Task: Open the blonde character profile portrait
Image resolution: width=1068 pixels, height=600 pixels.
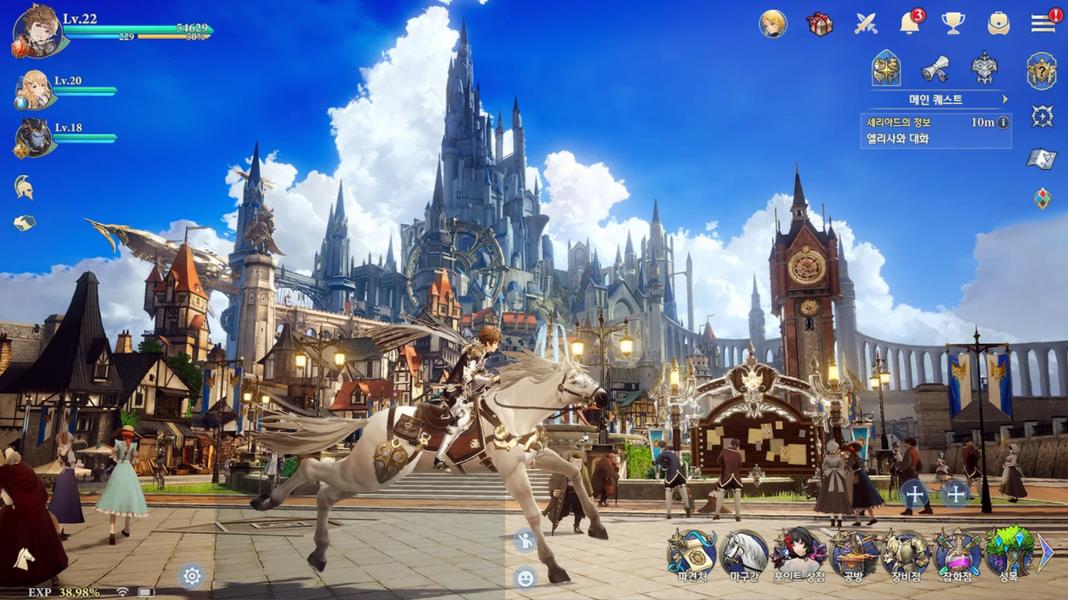Action: [773, 23]
